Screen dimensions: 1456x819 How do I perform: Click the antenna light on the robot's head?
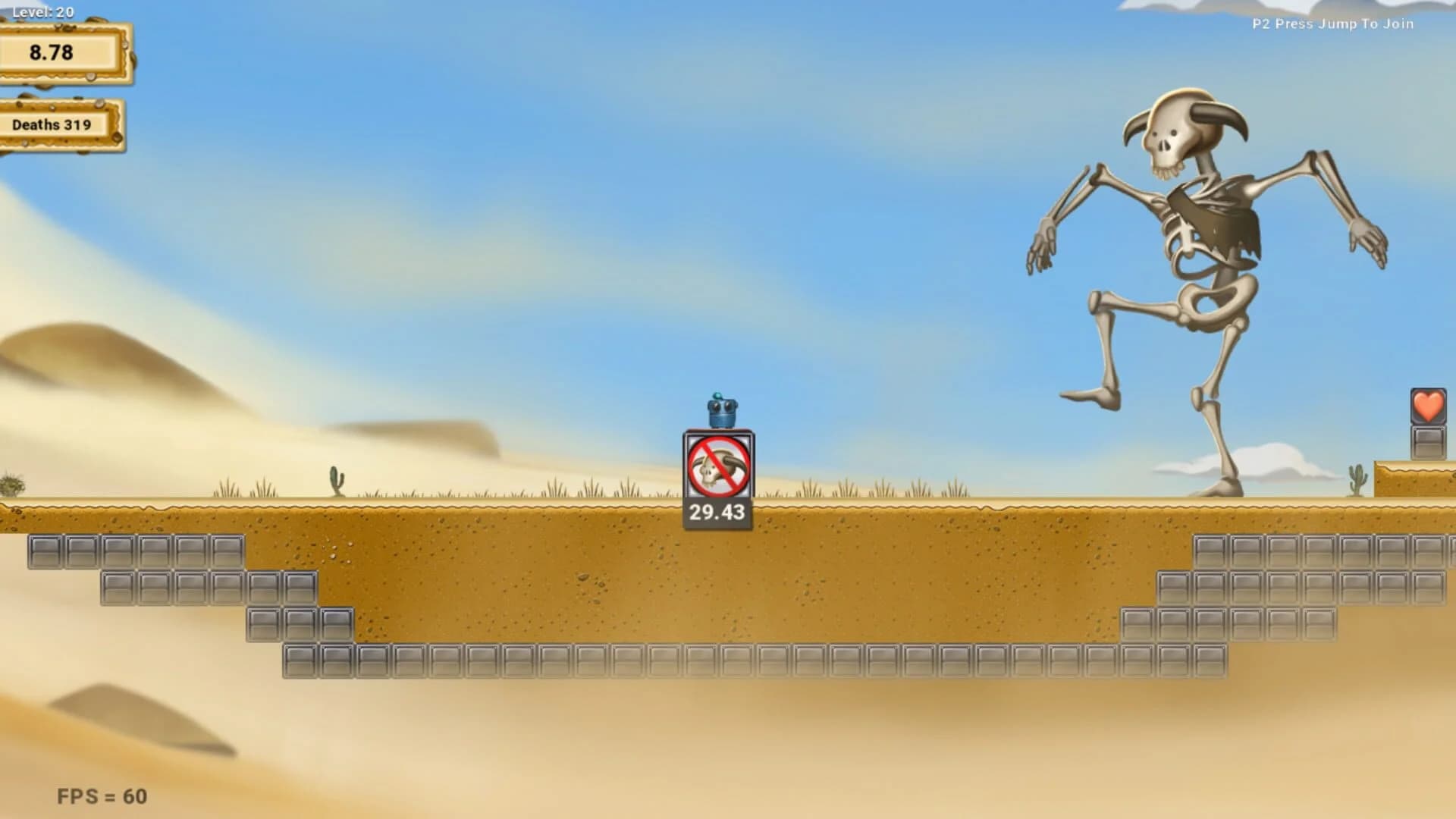point(719,396)
